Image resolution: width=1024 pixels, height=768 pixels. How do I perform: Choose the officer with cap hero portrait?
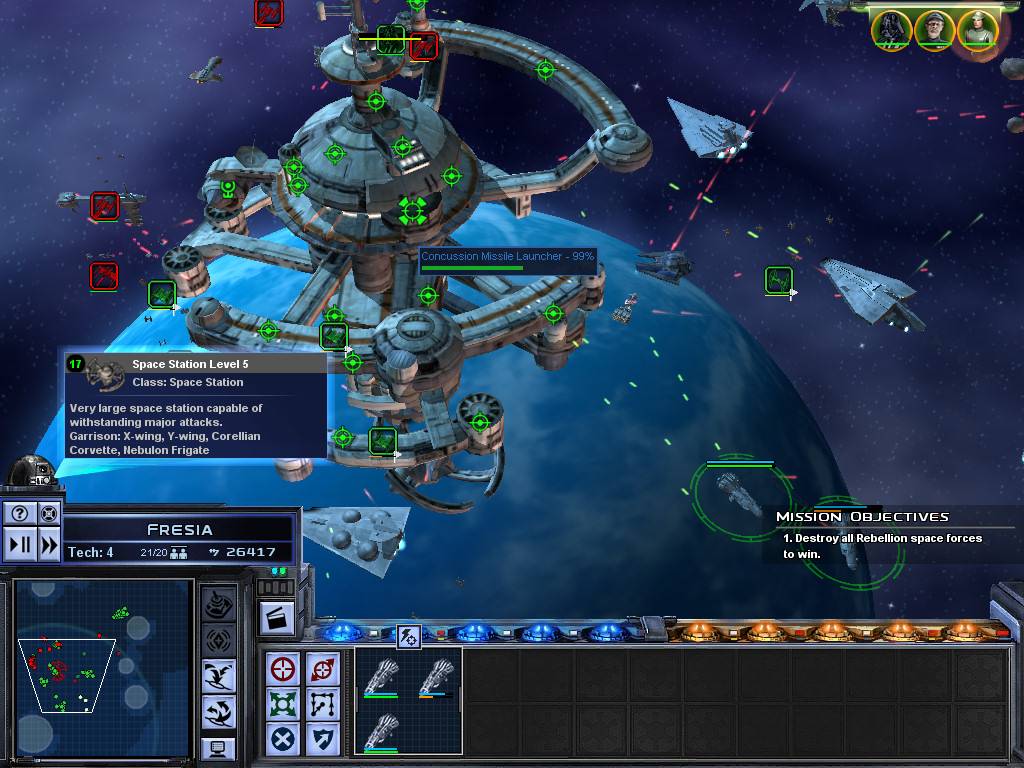tap(934, 29)
